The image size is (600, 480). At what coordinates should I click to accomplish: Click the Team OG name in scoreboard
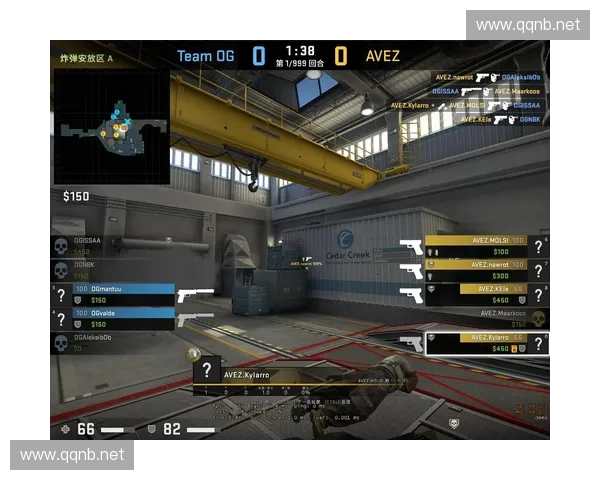[x=205, y=56]
